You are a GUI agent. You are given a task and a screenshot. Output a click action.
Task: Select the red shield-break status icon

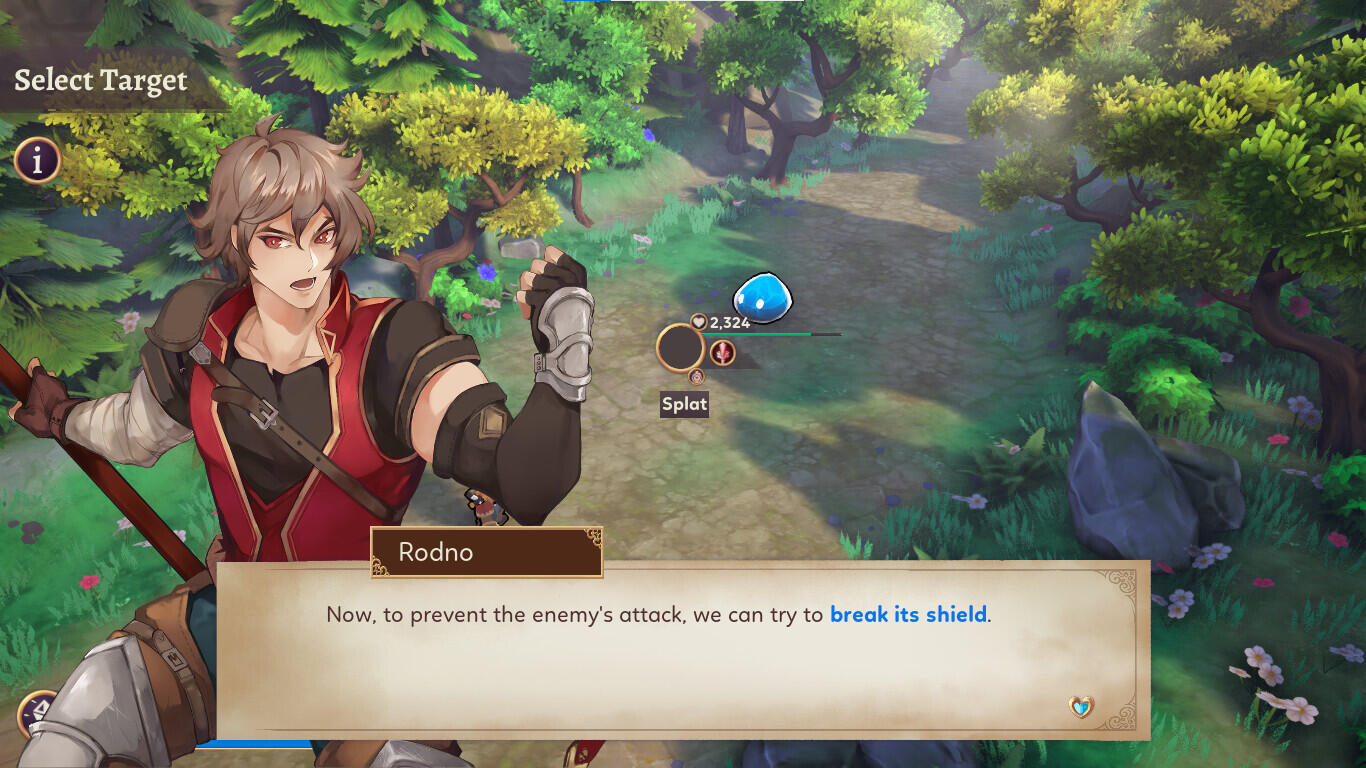pyautogui.click(x=722, y=353)
